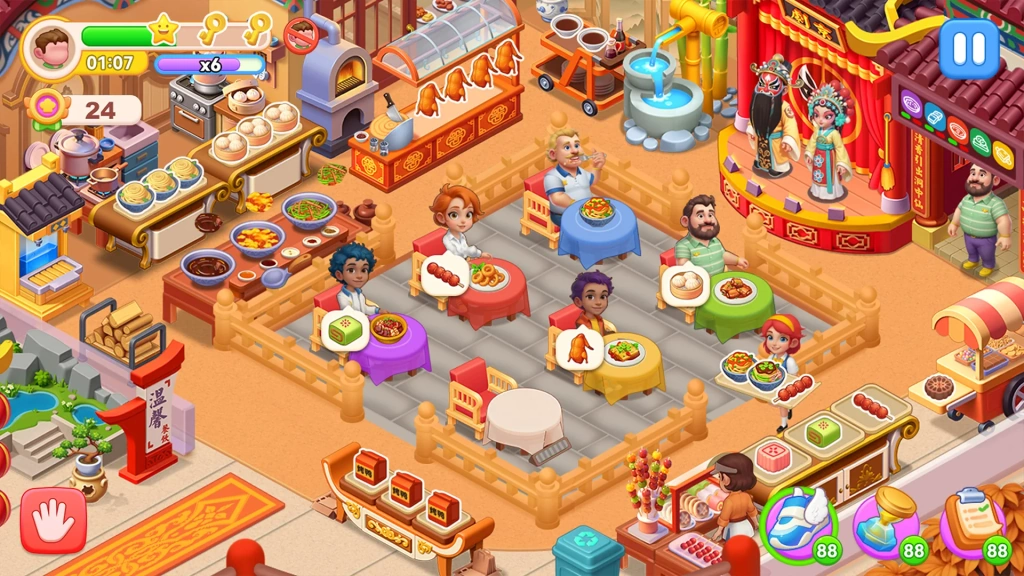
Task: Activate the winged sneaker speed booster
Action: coord(796,521)
